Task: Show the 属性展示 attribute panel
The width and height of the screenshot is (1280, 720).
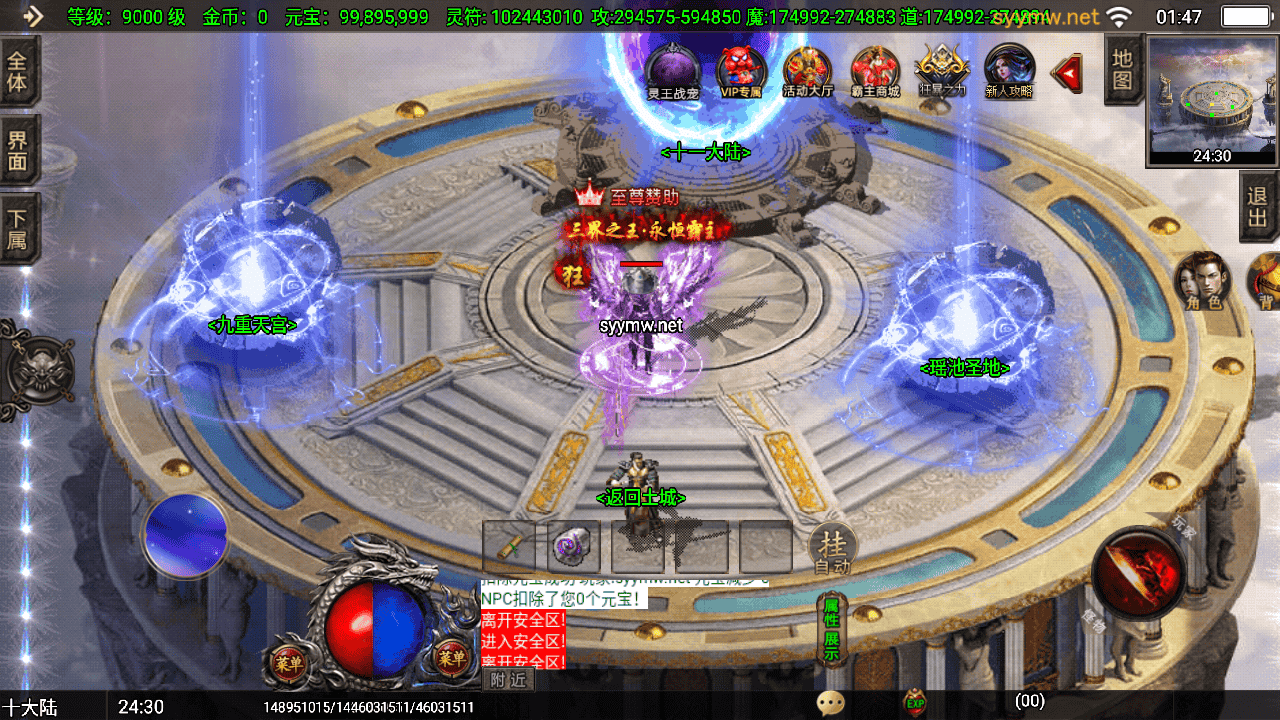Action: [831, 629]
